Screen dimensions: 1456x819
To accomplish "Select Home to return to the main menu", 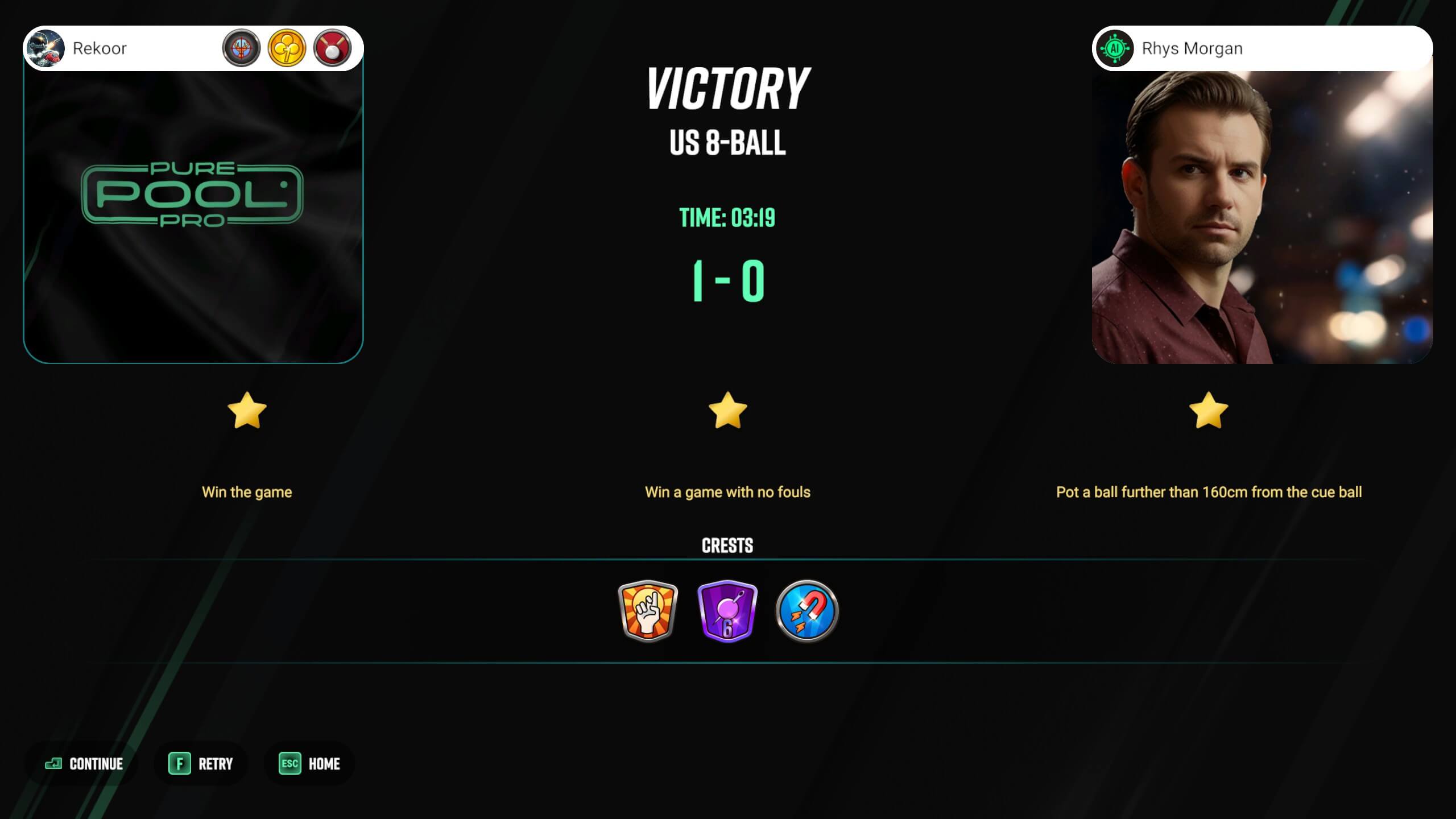I will 324,764.
